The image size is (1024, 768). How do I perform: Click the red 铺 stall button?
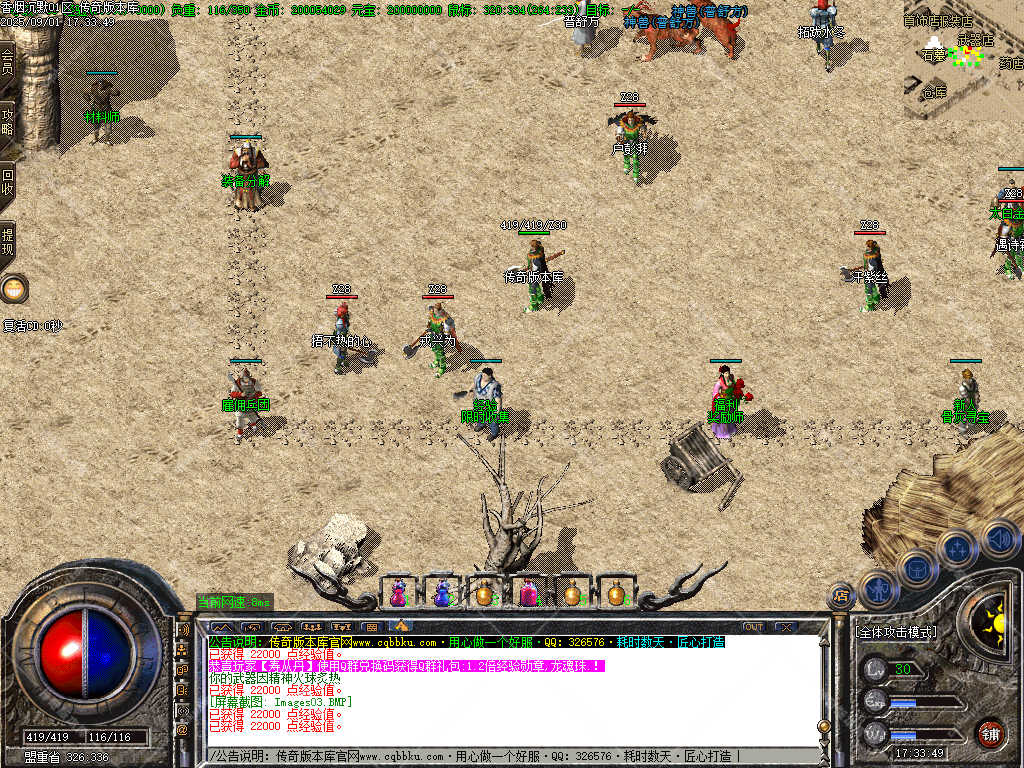[x=991, y=732]
